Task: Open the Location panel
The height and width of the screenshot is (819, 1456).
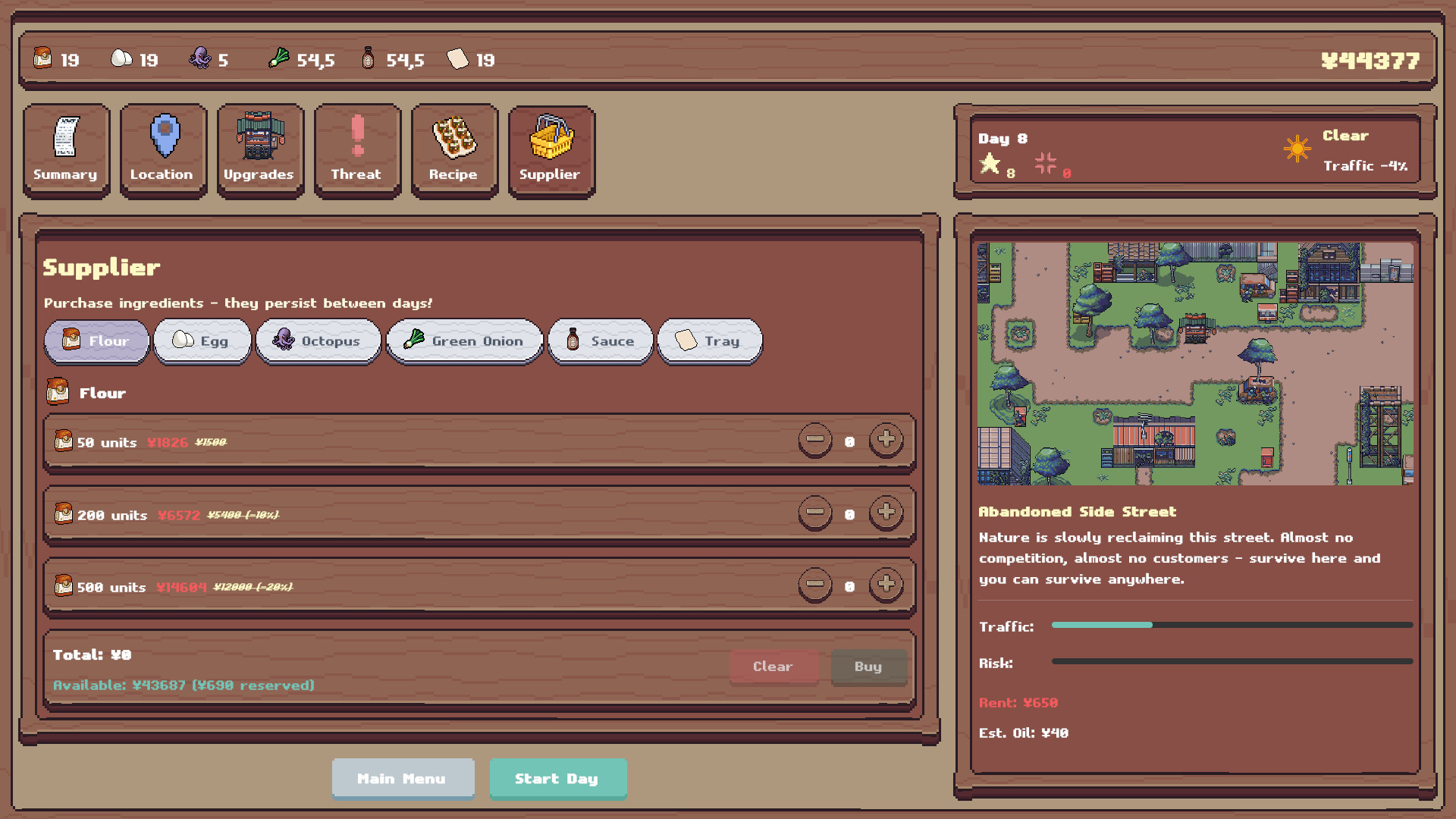Action: tap(163, 149)
